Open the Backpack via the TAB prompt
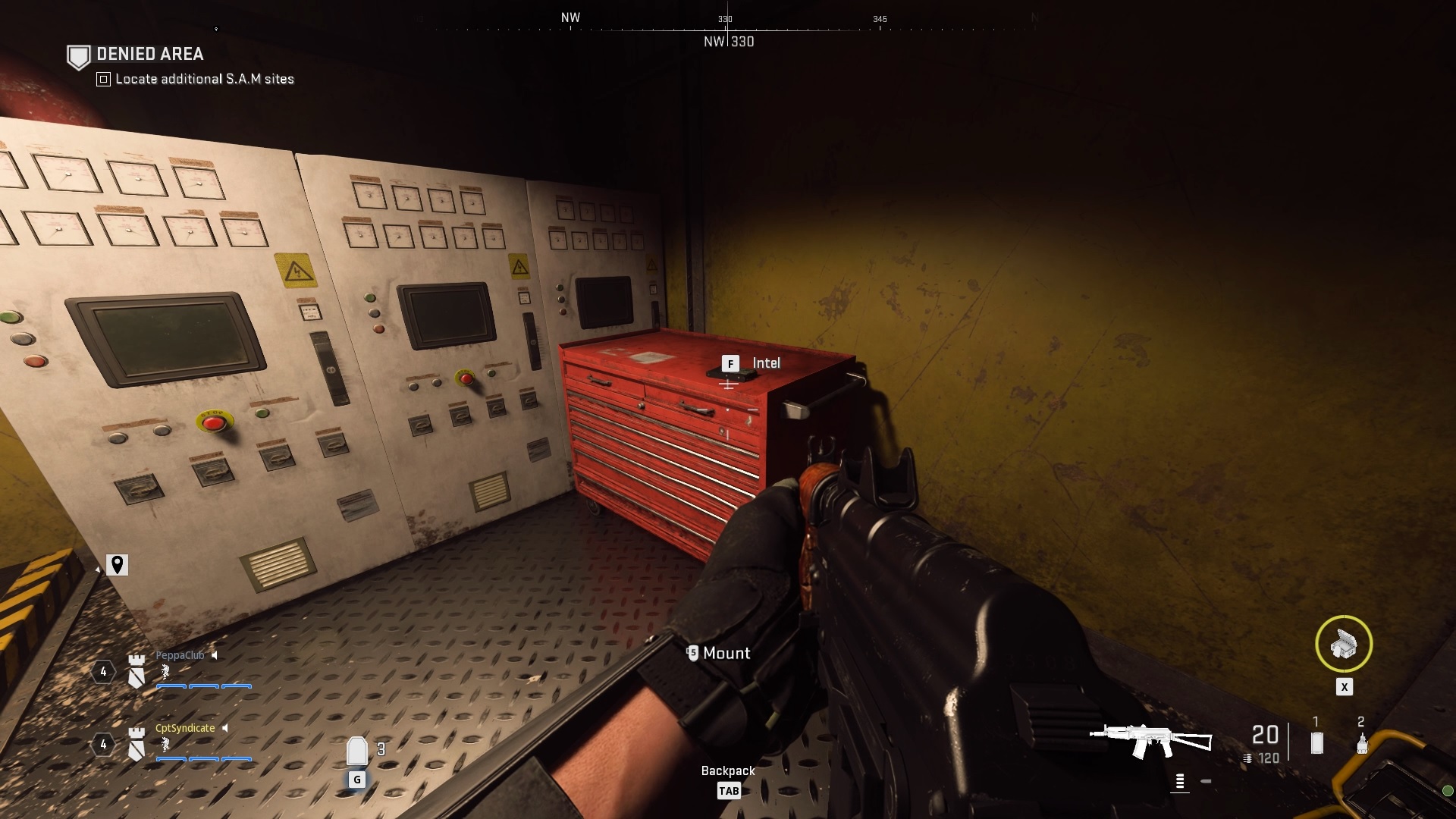The height and width of the screenshot is (819, 1456). tap(728, 790)
